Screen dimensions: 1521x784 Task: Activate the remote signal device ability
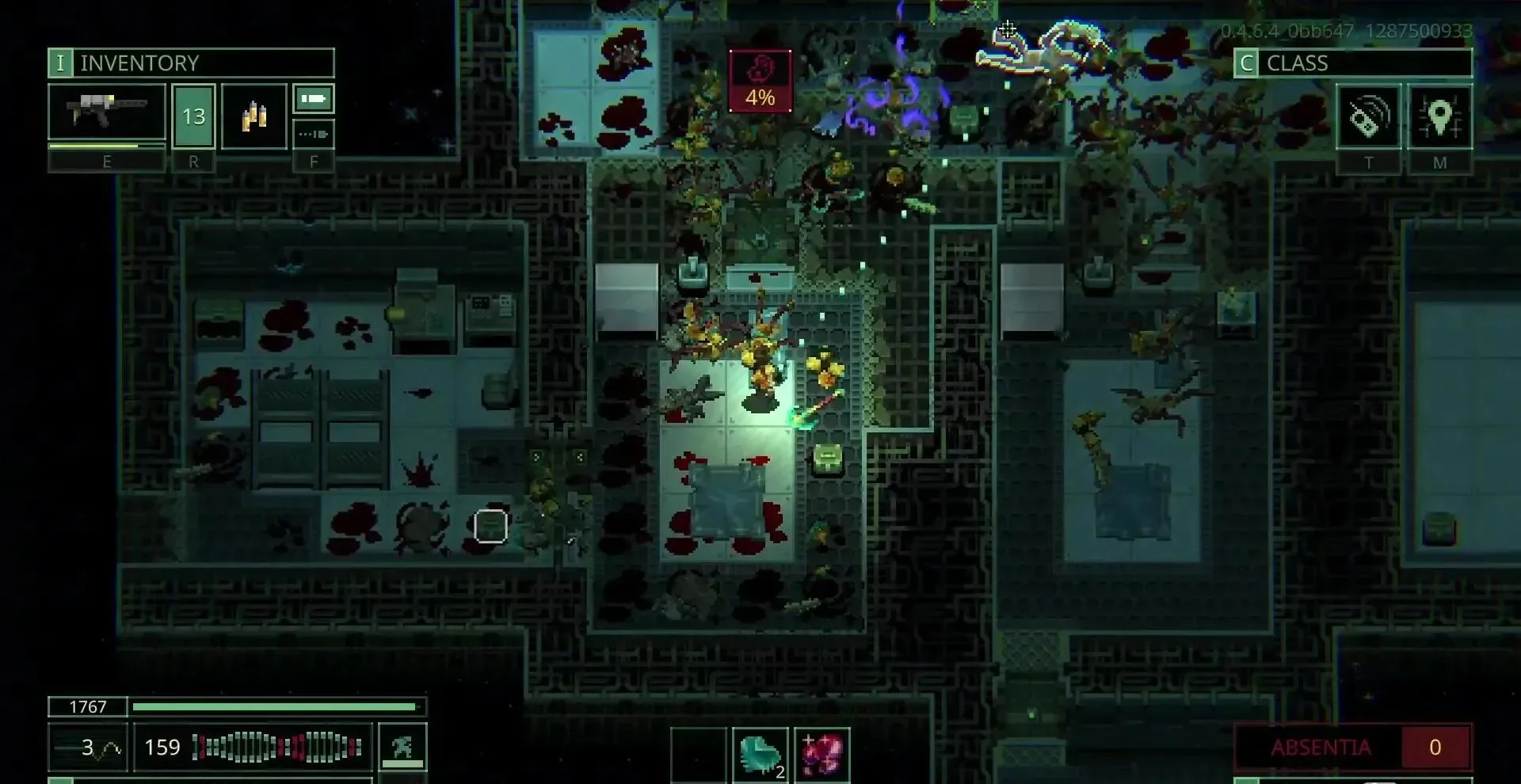[x=1368, y=117]
